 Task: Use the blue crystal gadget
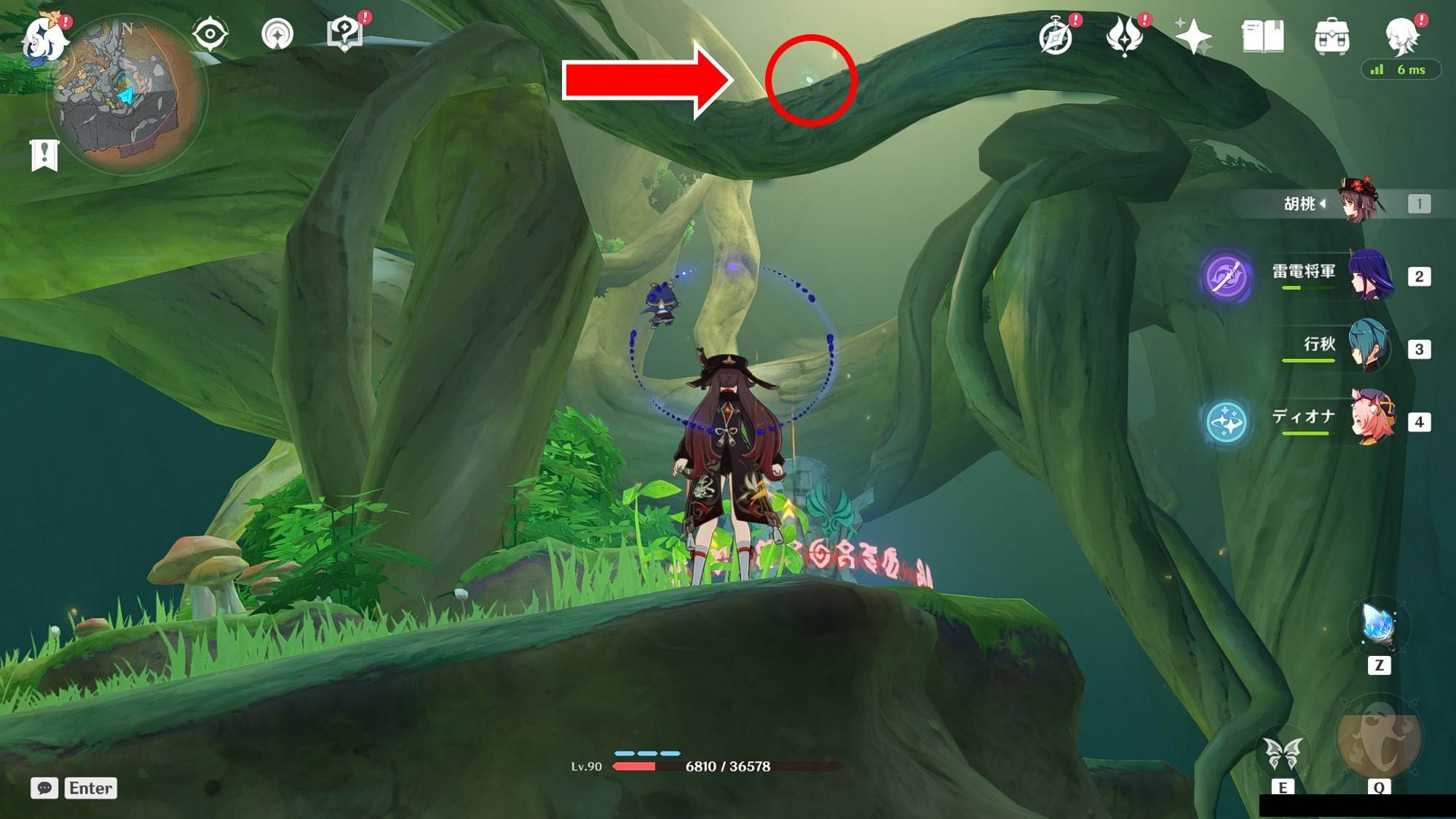click(1378, 626)
